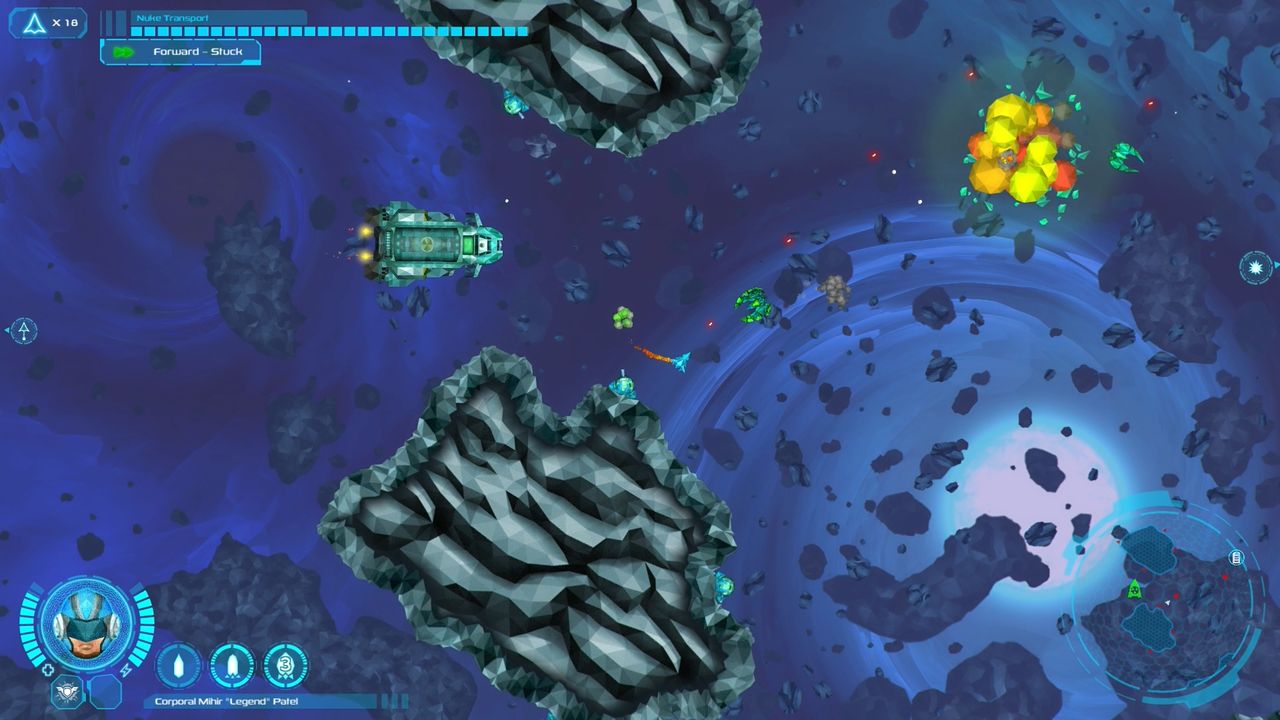Open the pilot portrait of Corporal Mihir Patel

point(88,625)
